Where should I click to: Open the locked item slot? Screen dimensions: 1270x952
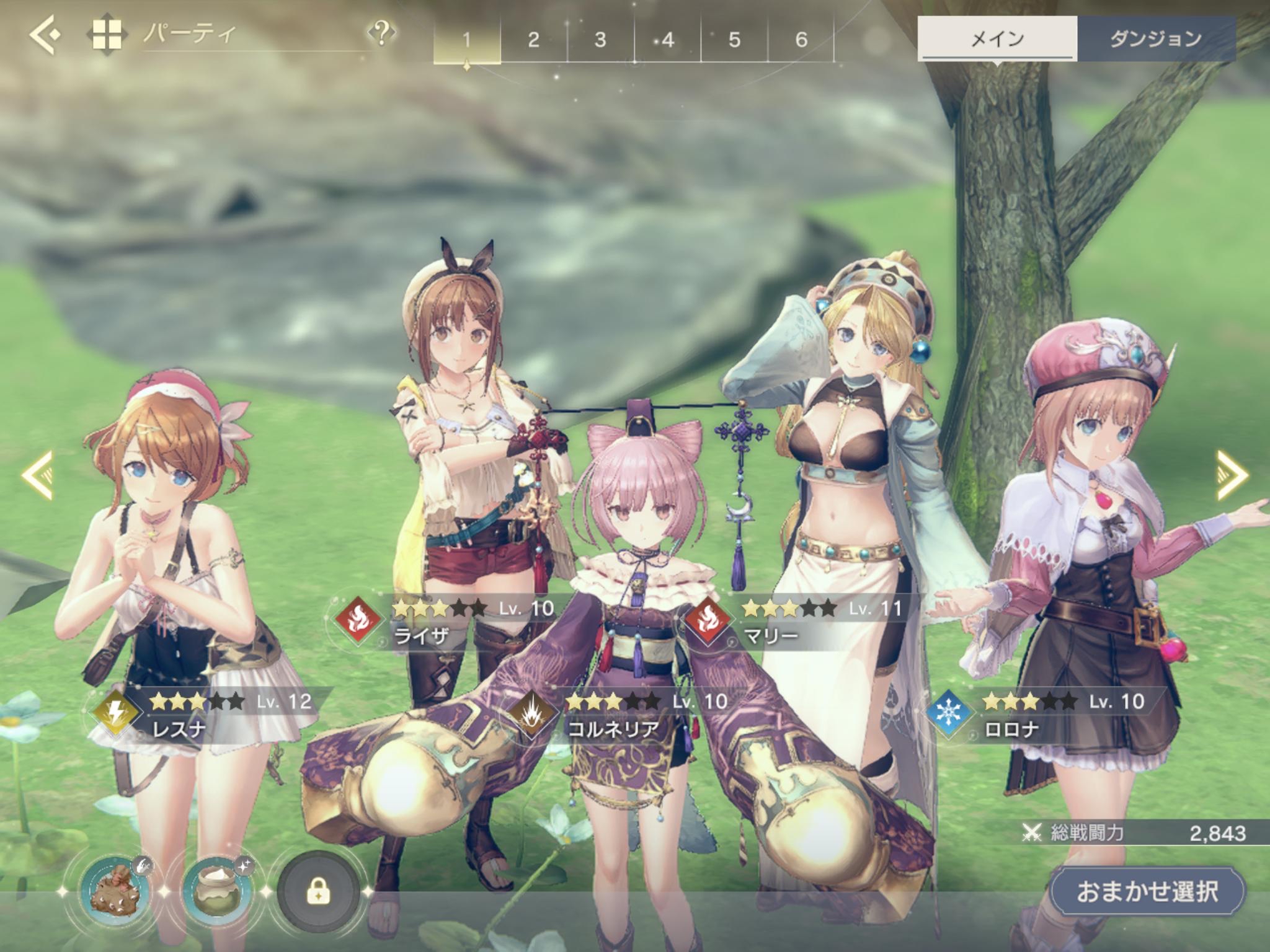click(x=318, y=892)
